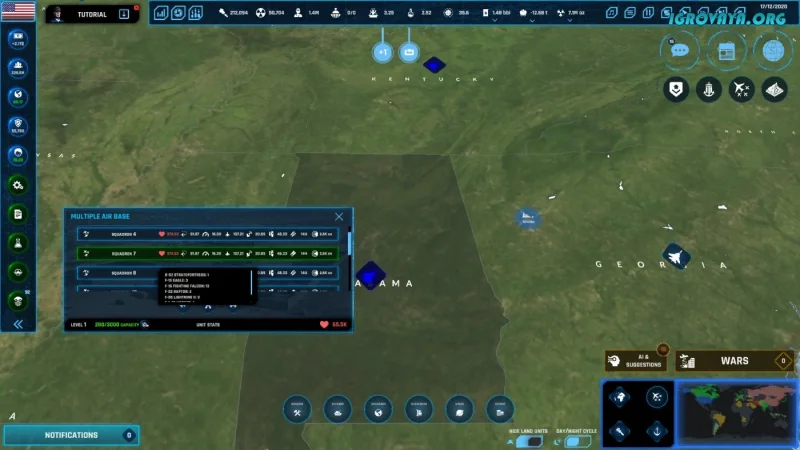Close the Multiple Air Base panel
Image resolution: width=800 pixels, height=450 pixels.
(339, 216)
